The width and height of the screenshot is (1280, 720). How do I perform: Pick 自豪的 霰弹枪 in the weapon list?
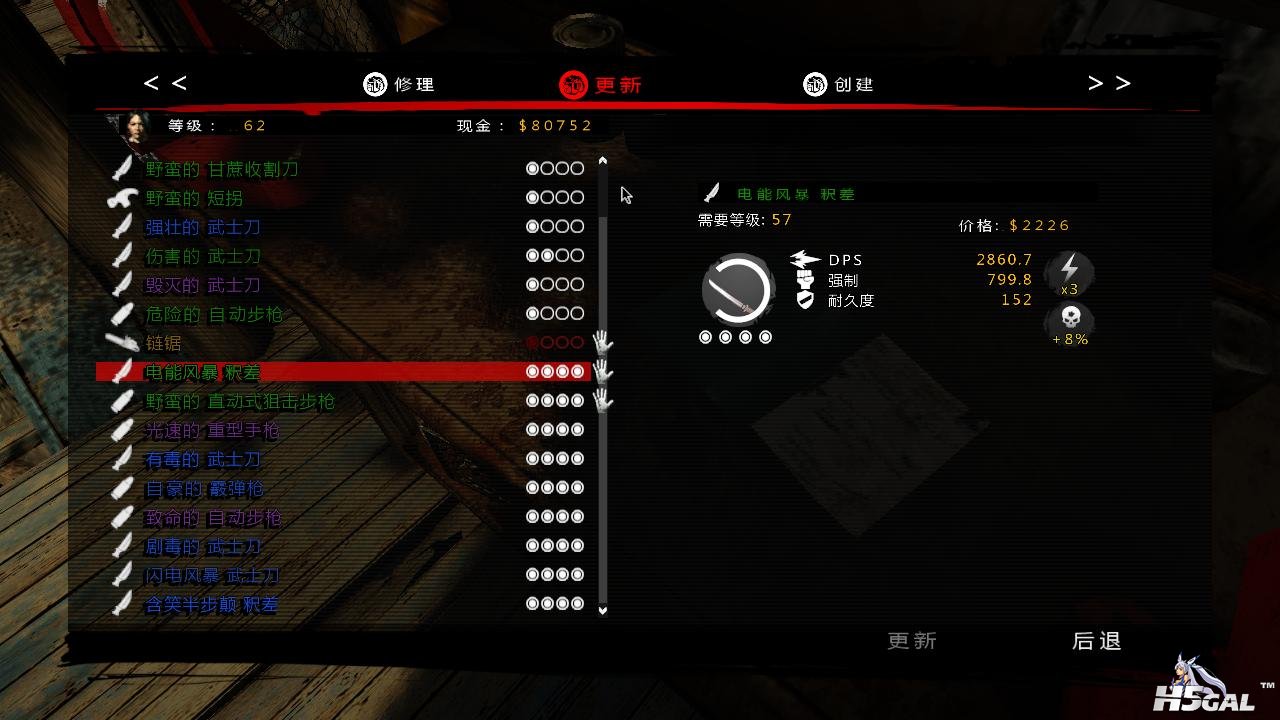(x=204, y=488)
